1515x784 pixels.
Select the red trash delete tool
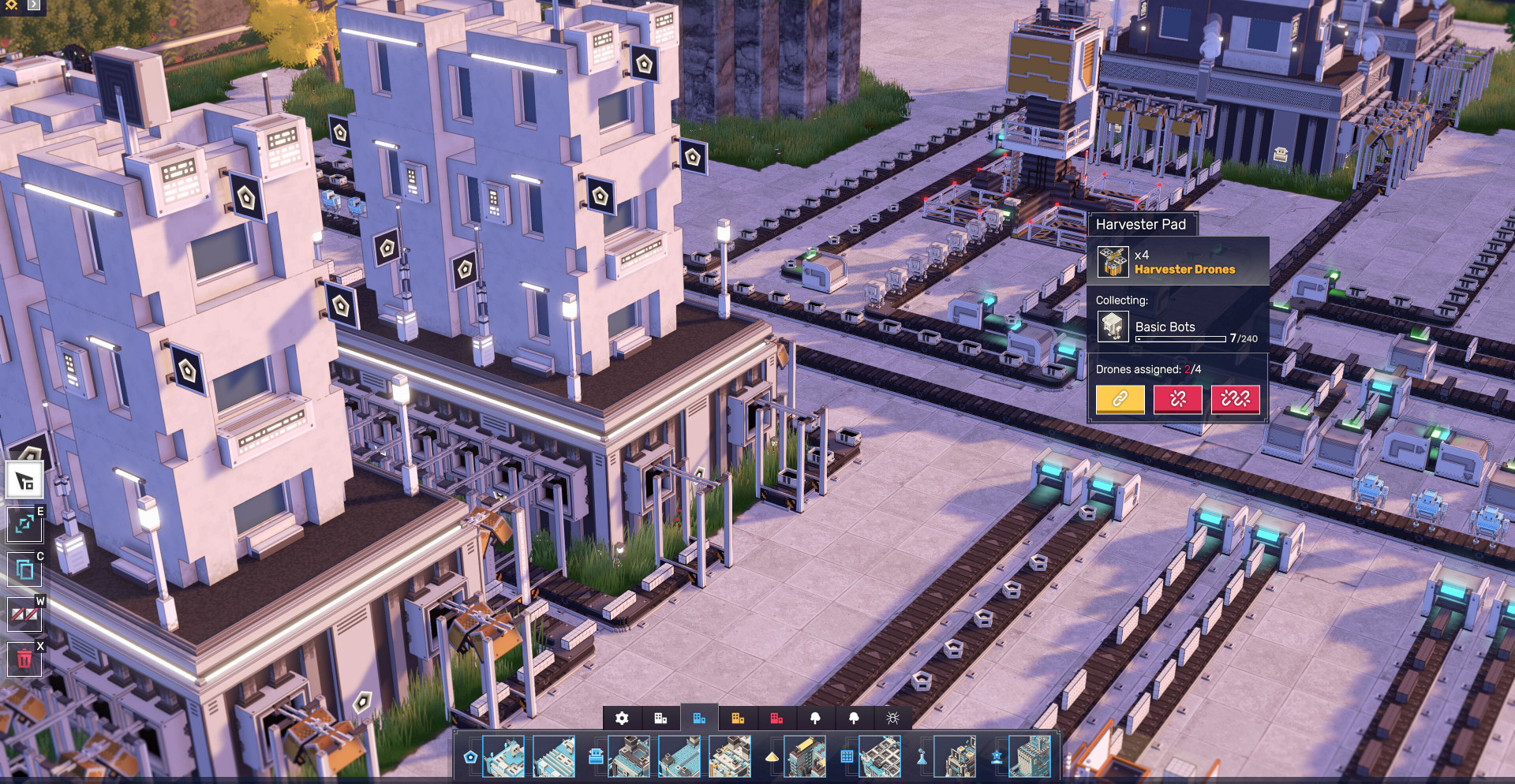click(24, 659)
